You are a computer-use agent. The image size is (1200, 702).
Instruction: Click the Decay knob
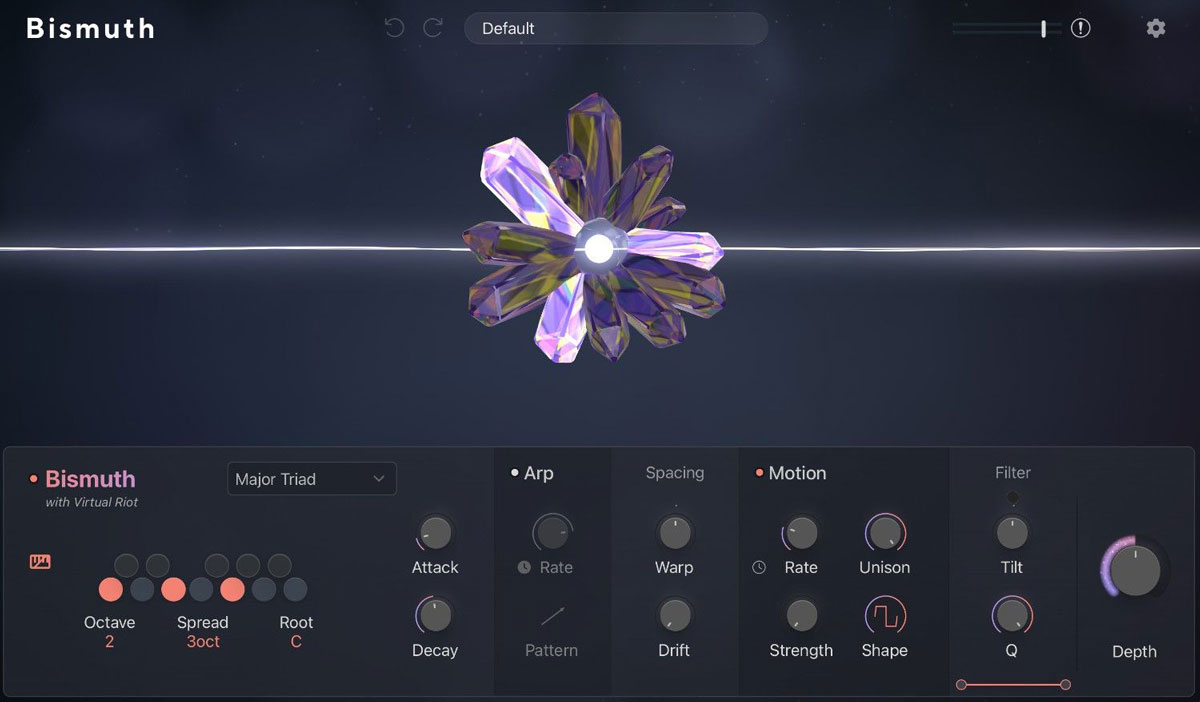(435, 616)
